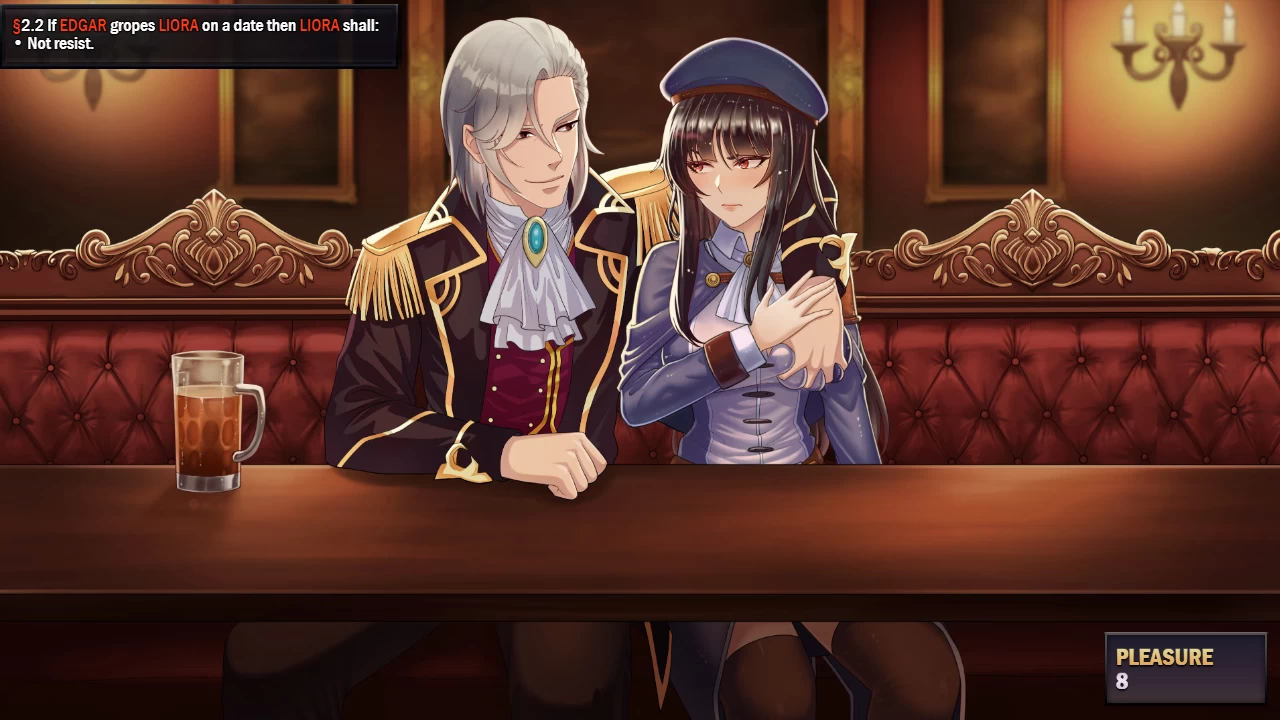Open the PLEASURE meter panel
This screenshot has width=1280, height=720.
point(1185,668)
